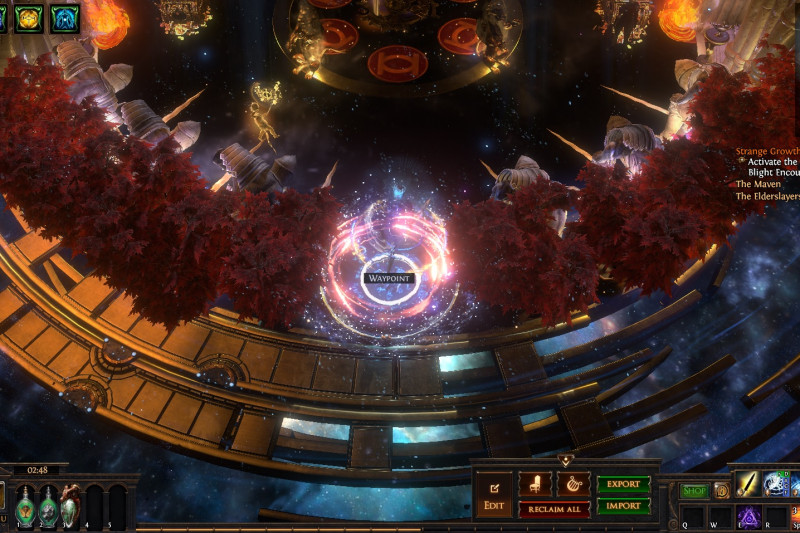This screenshot has height=533, width=800.
Task: Open The Maven quest tracker entry
Action: pos(757,184)
